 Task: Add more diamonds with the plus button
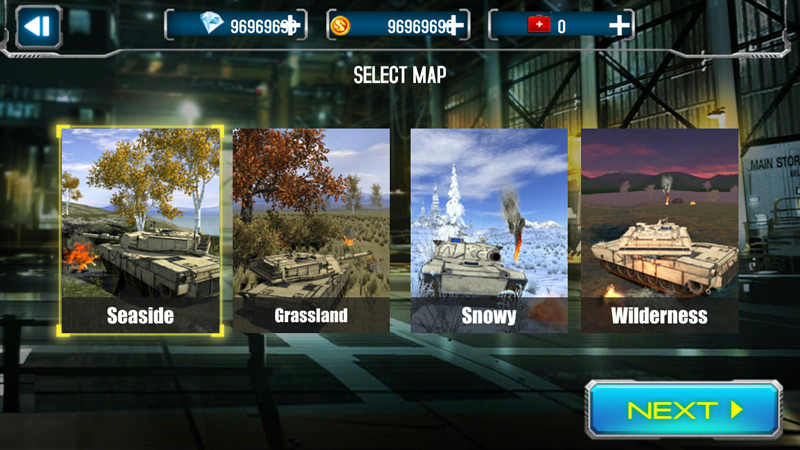(x=291, y=26)
